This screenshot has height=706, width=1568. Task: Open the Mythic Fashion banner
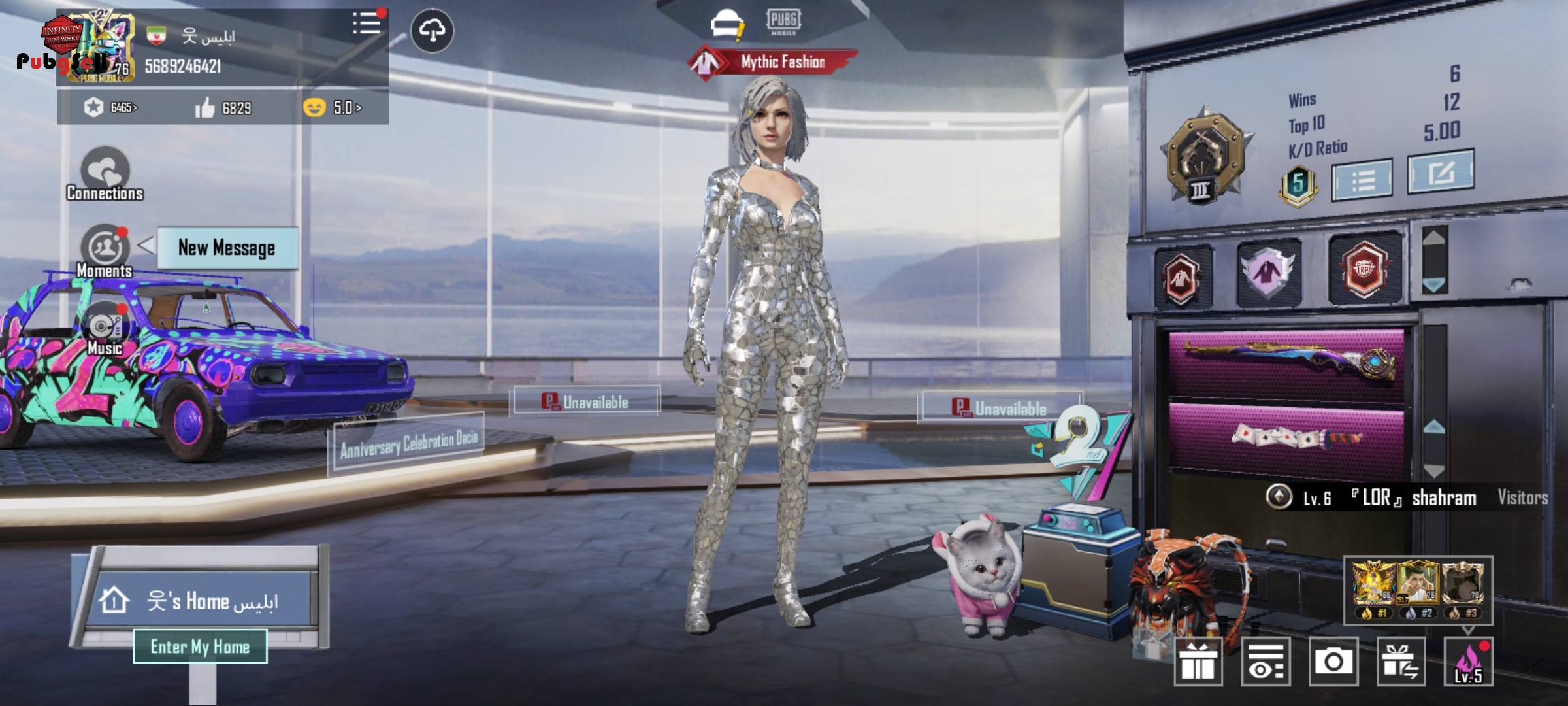point(774,62)
